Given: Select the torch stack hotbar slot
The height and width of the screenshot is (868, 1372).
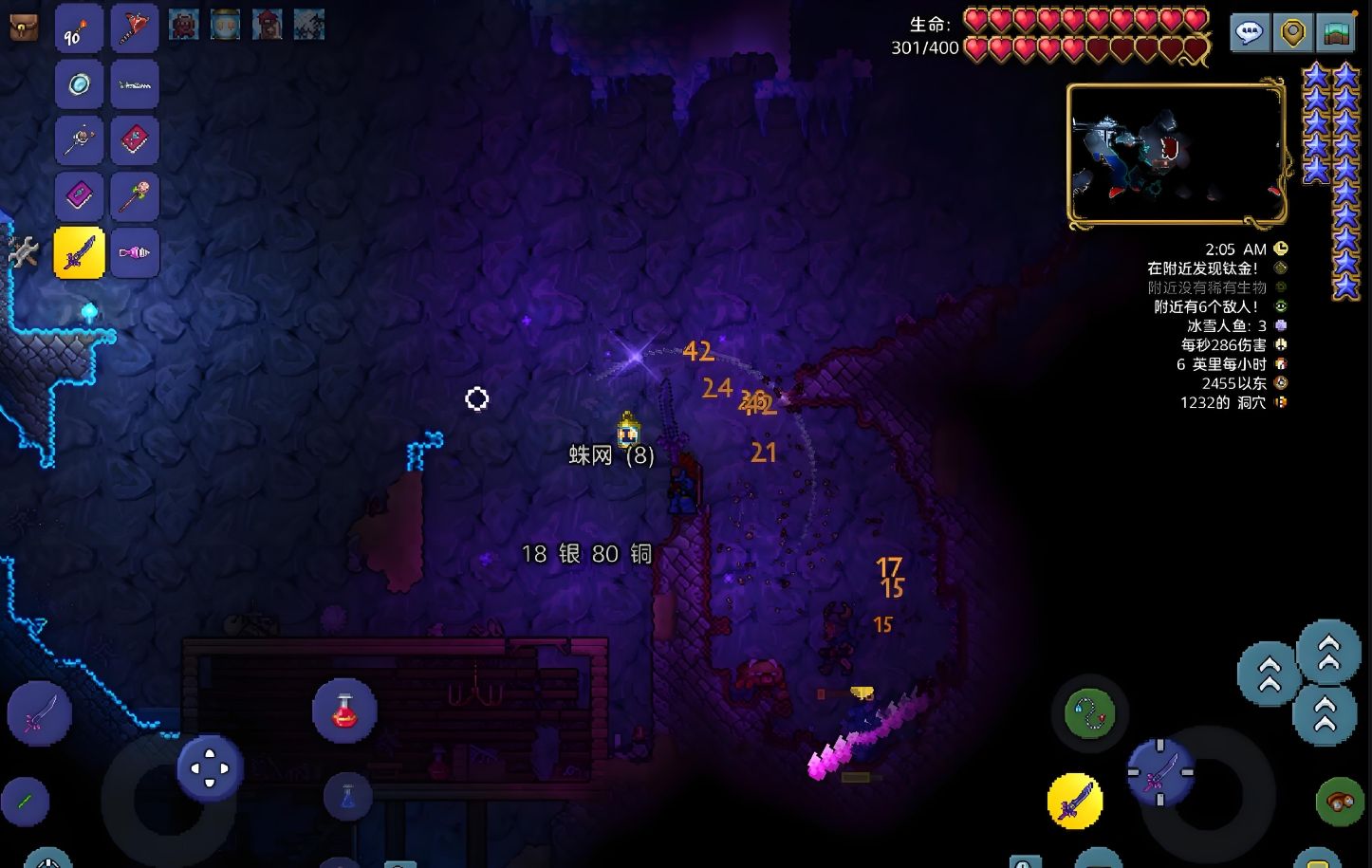Looking at the screenshot, I should (x=79, y=28).
